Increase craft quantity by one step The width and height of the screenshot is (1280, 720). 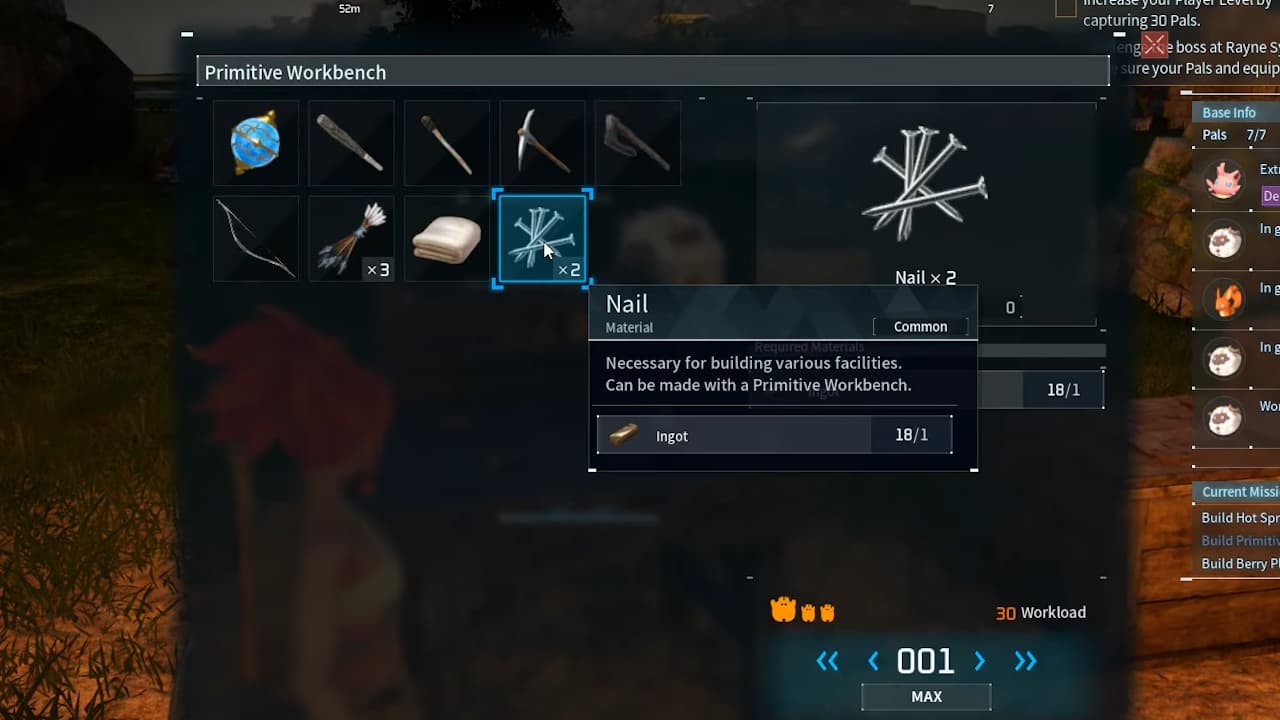click(980, 661)
